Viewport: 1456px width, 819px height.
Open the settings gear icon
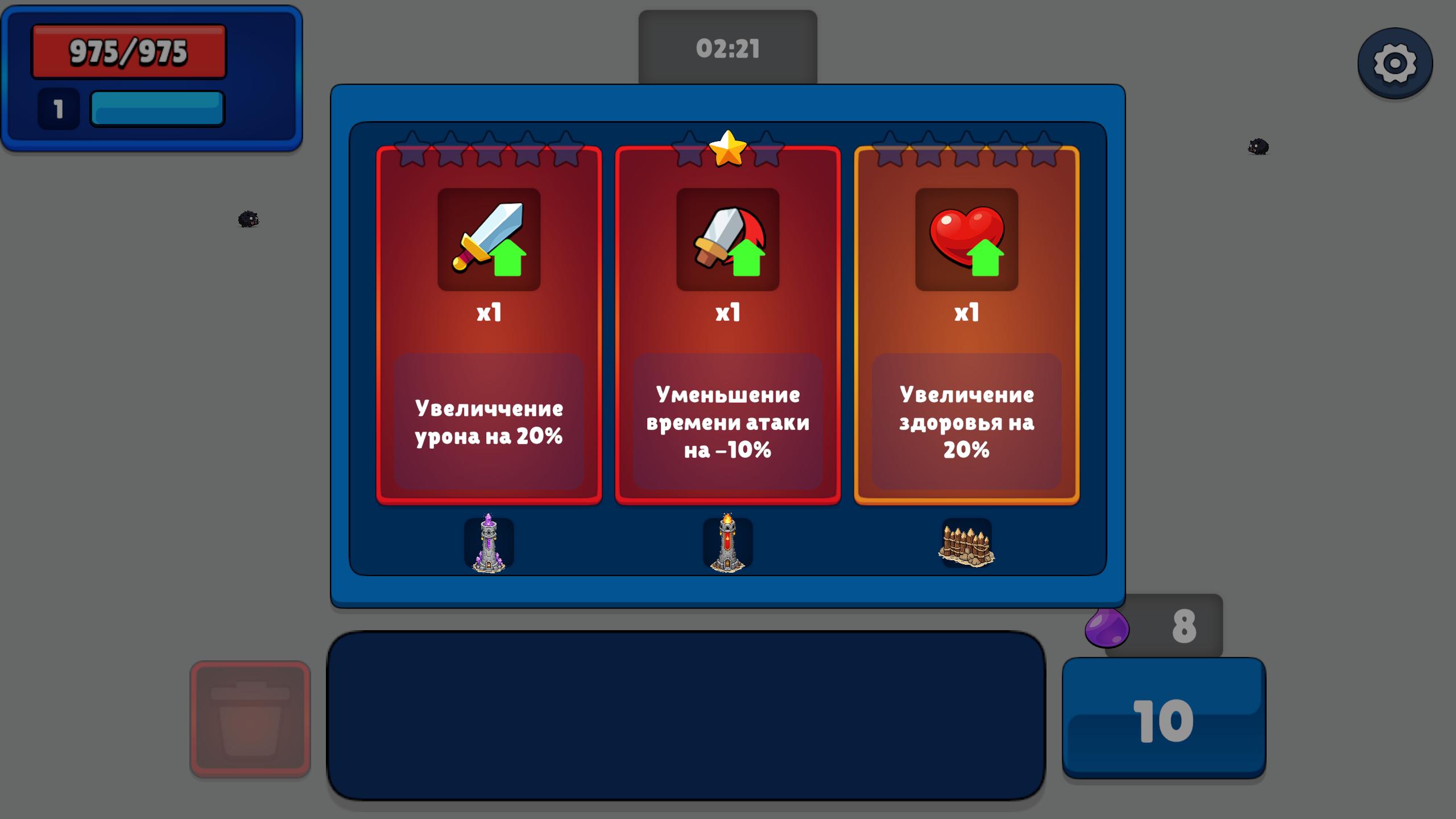pos(1395,64)
